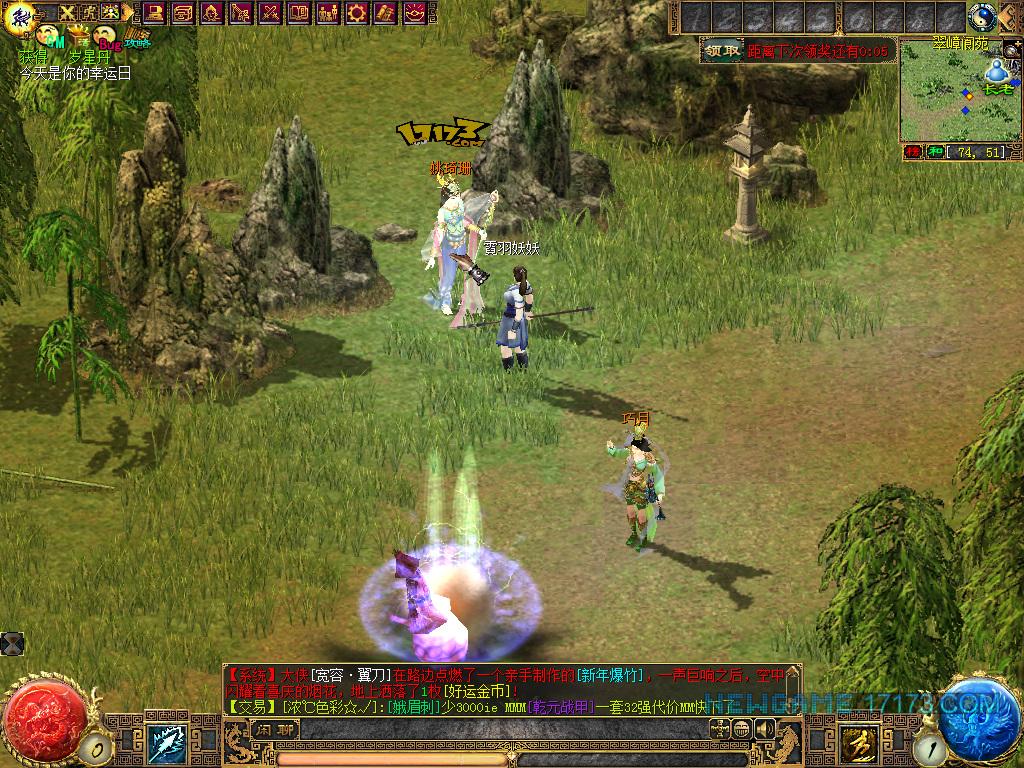This screenshot has height=768, width=1024.
Task: Click the purple character emblem top-left
Action: tap(18, 14)
